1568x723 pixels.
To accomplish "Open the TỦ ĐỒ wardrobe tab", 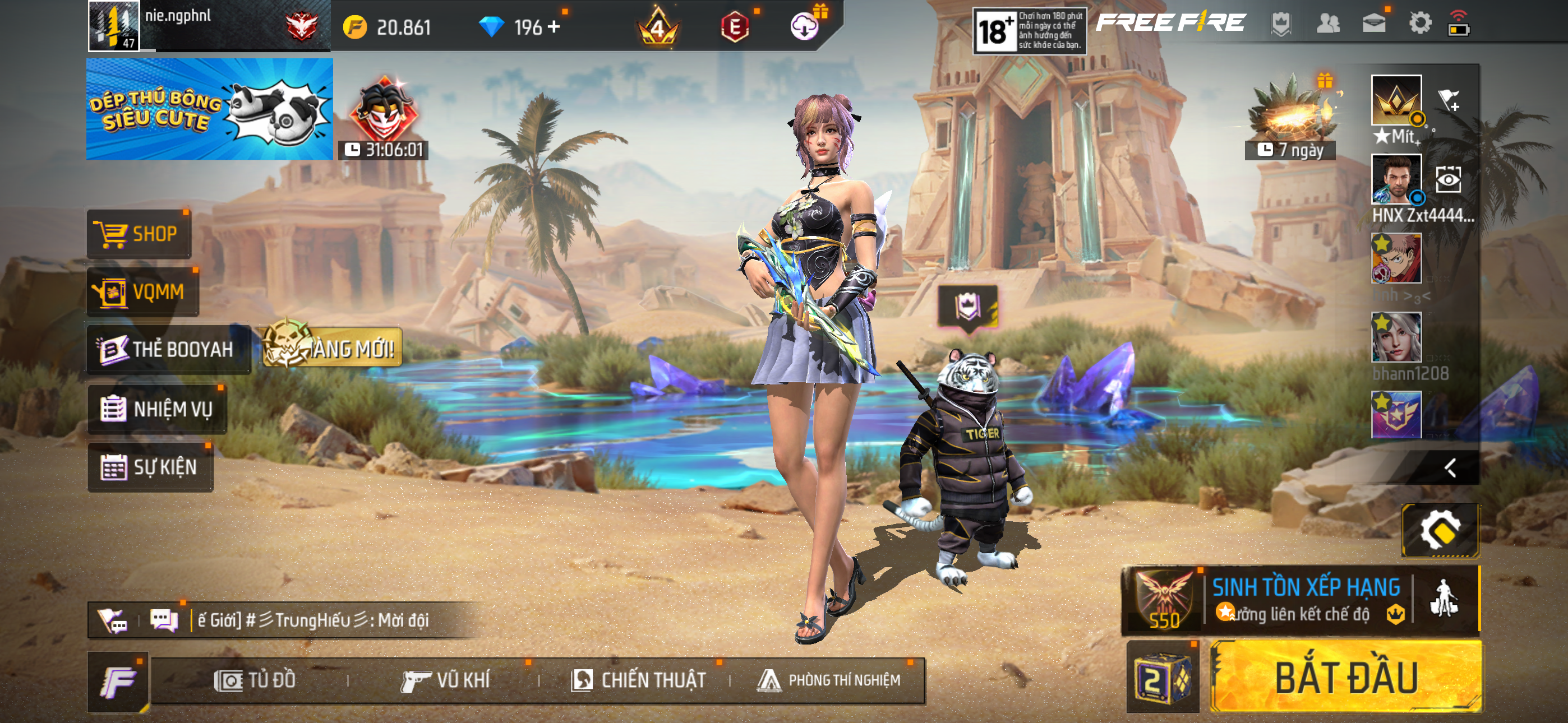I will (256, 680).
